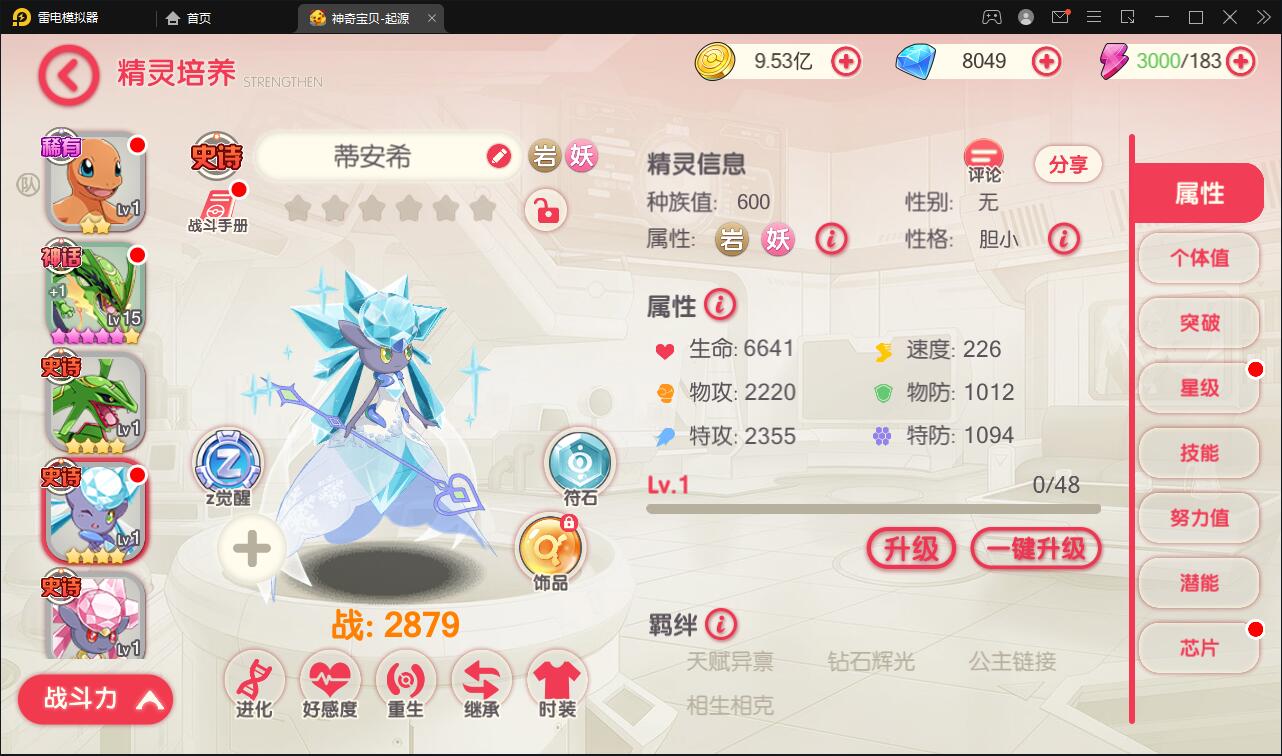The image size is (1282, 756).
Task: Switch to the 芯片 chip tab
Action: click(x=1198, y=647)
